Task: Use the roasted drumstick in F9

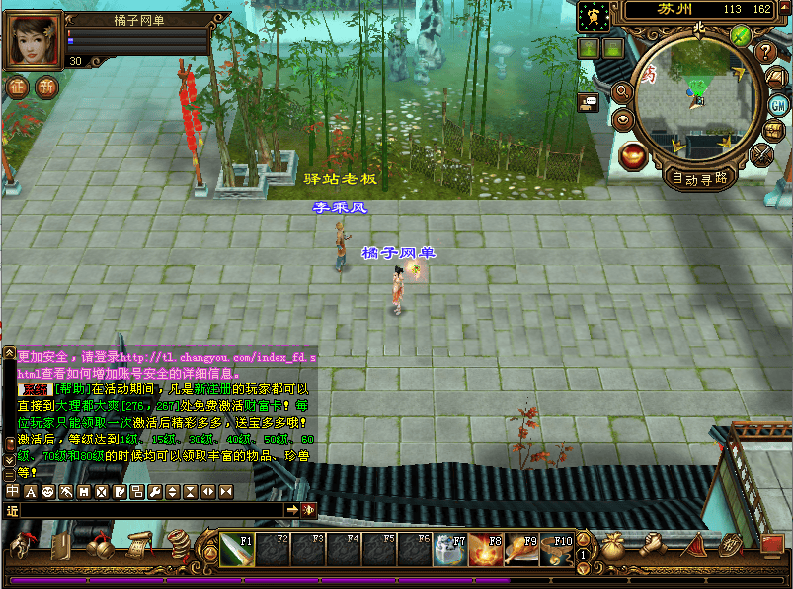Action: (x=521, y=549)
